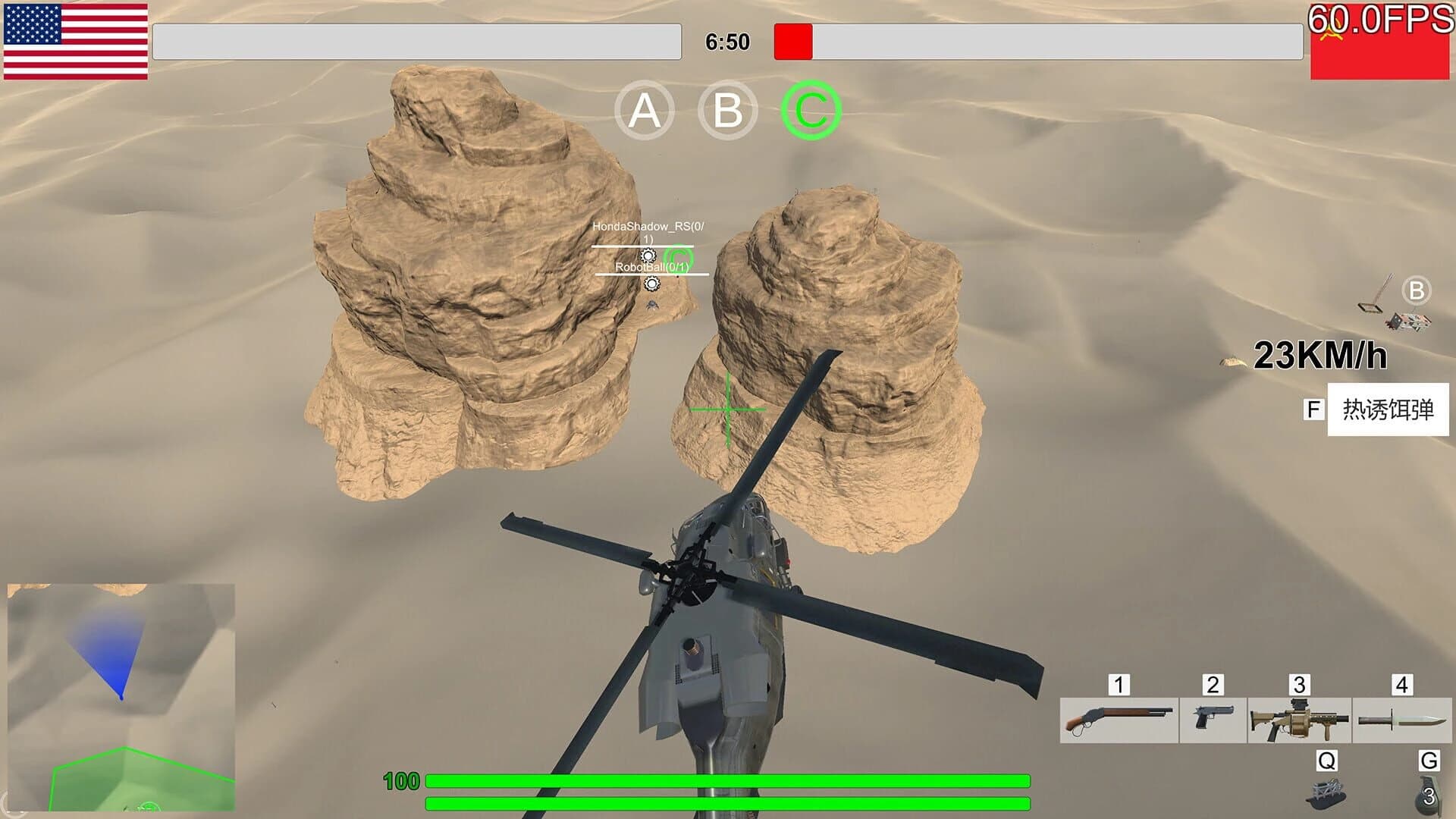Viewport: 1456px width, 819px height.
Task: Click the American flag emblem
Action: coord(76,42)
